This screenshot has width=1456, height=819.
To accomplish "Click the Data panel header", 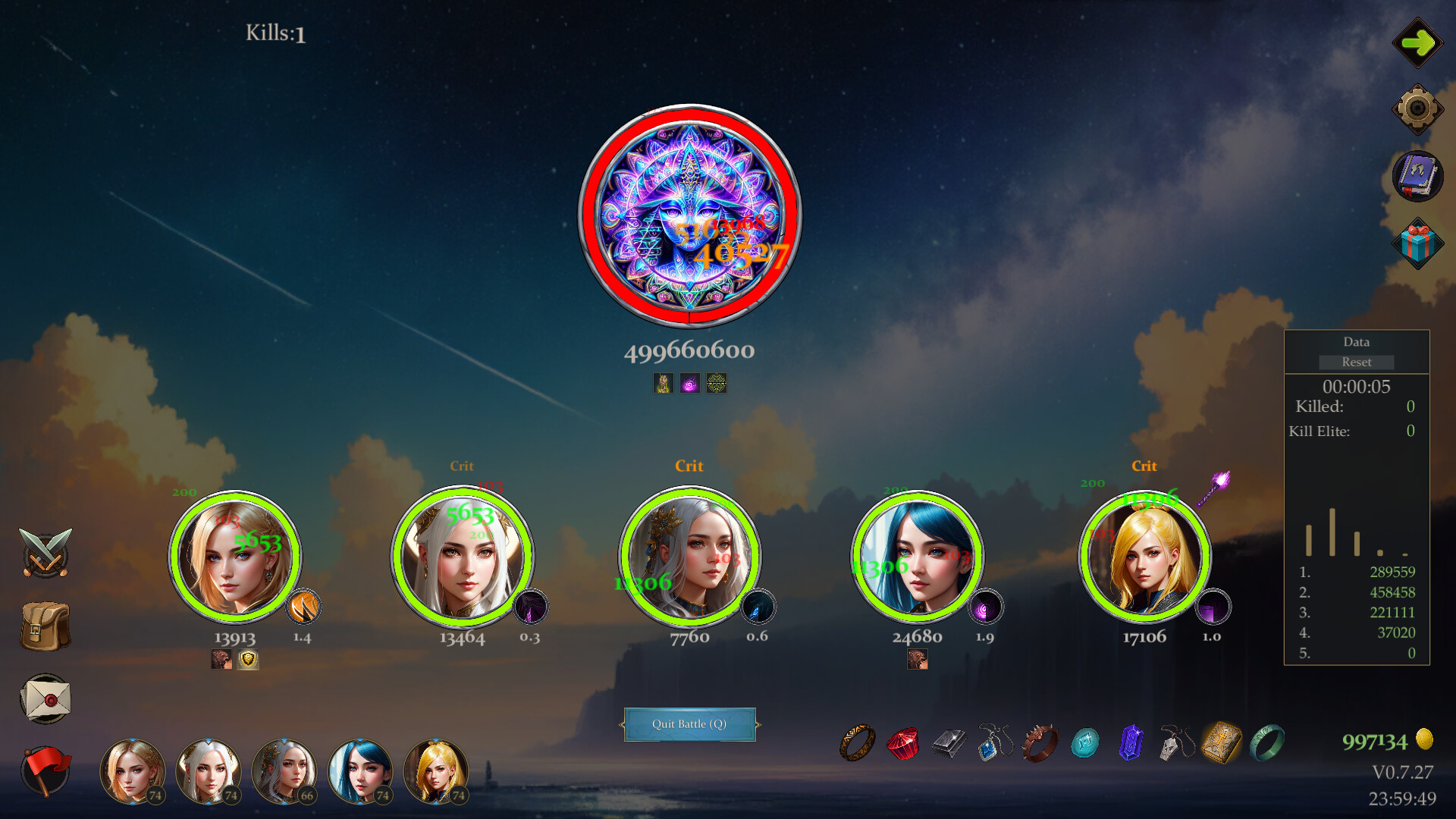I will tap(1356, 342).
